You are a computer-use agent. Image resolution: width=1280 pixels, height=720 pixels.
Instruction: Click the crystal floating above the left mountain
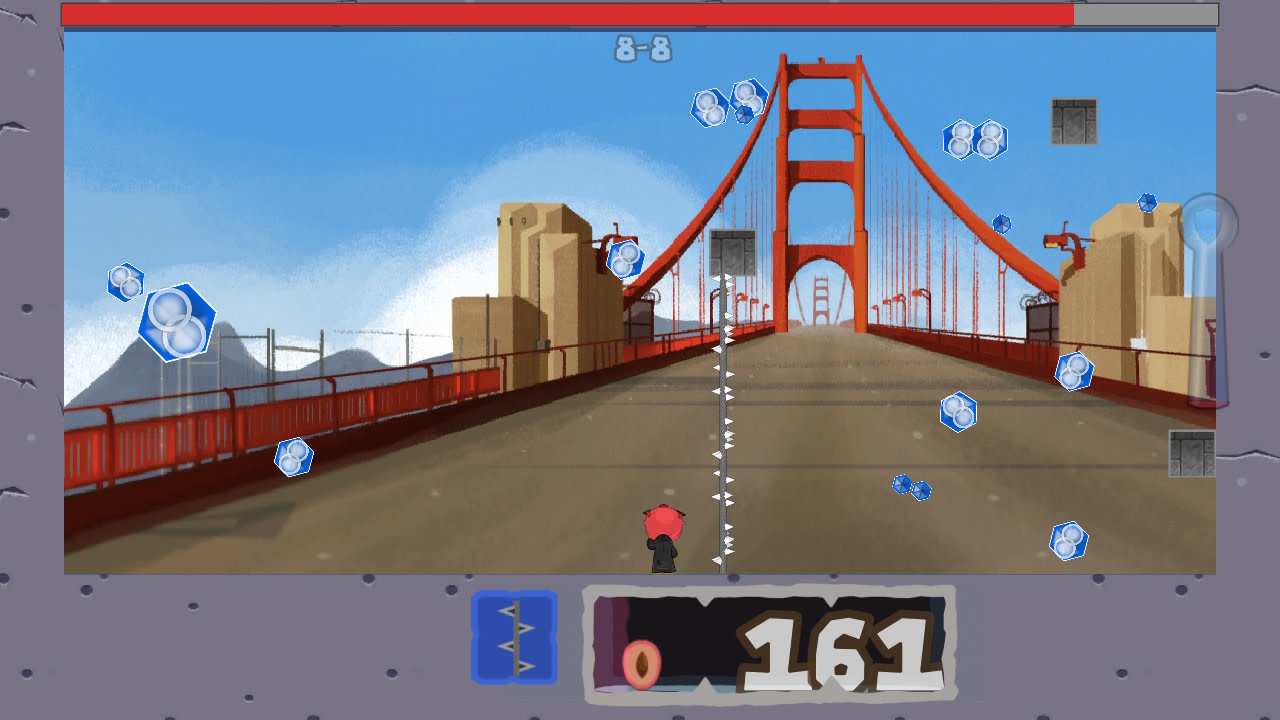pos(125,283)
